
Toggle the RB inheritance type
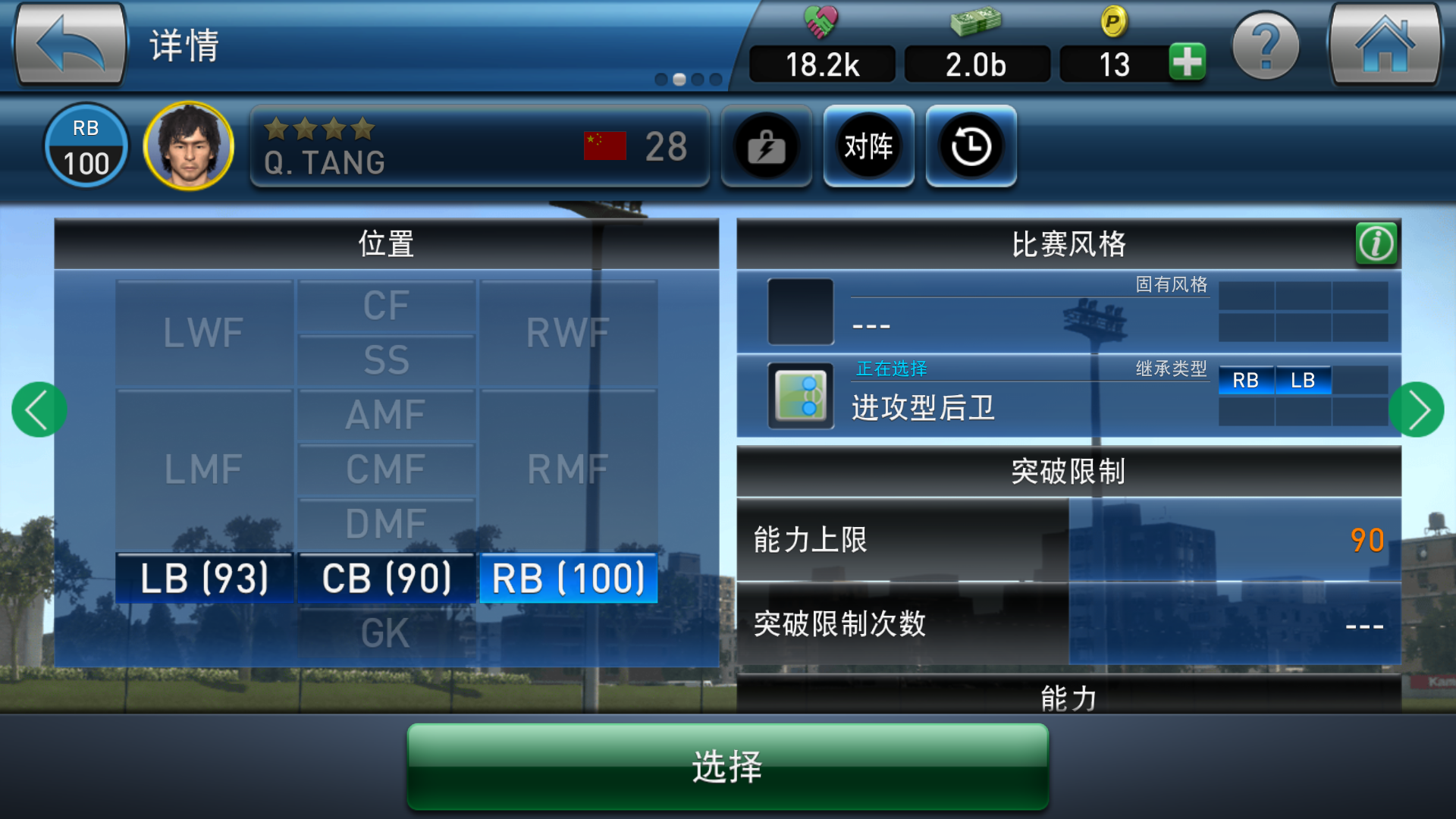(1246, 381)
